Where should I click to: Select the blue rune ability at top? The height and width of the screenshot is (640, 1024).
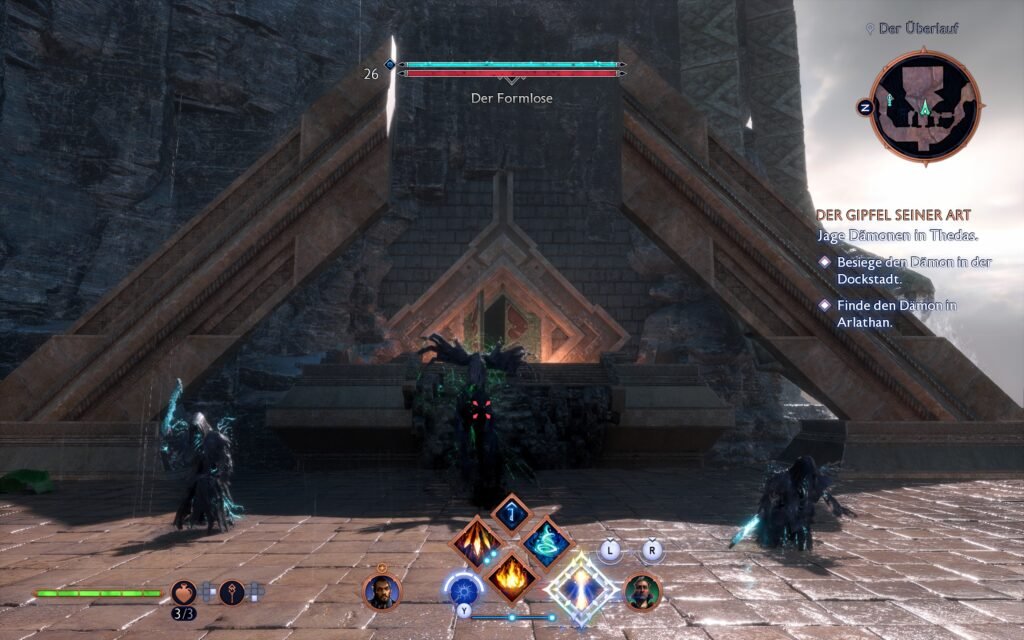click(x=511, y=513)
